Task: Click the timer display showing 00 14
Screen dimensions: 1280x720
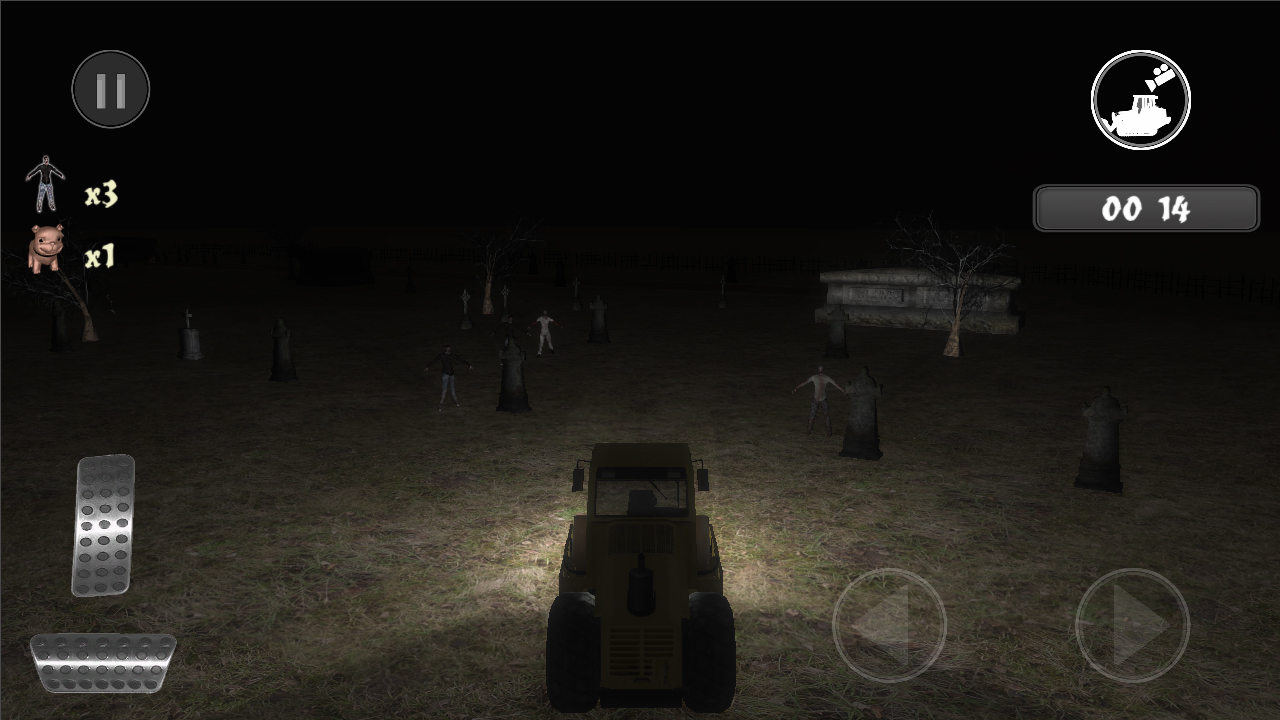Action: pos(1146,208)
